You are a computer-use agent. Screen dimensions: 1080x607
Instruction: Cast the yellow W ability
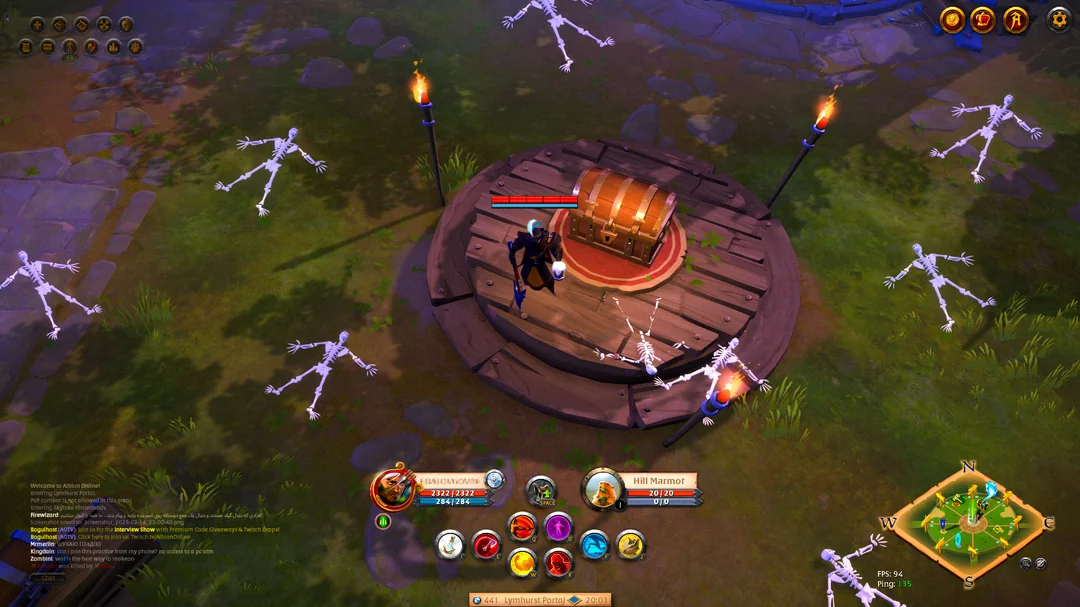[x=522, y=563]
